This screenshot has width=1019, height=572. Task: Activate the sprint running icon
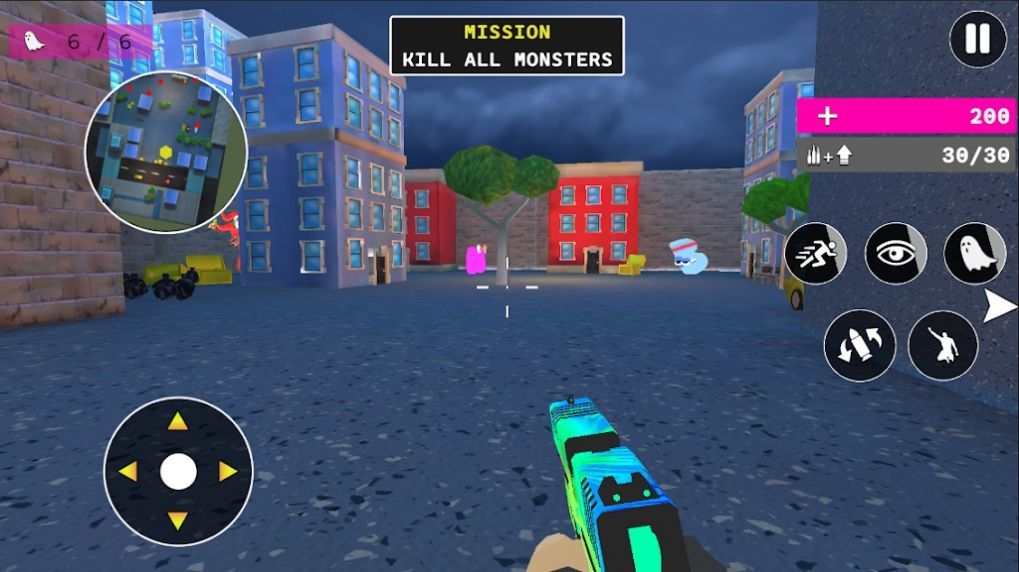[x=815, y=253]
